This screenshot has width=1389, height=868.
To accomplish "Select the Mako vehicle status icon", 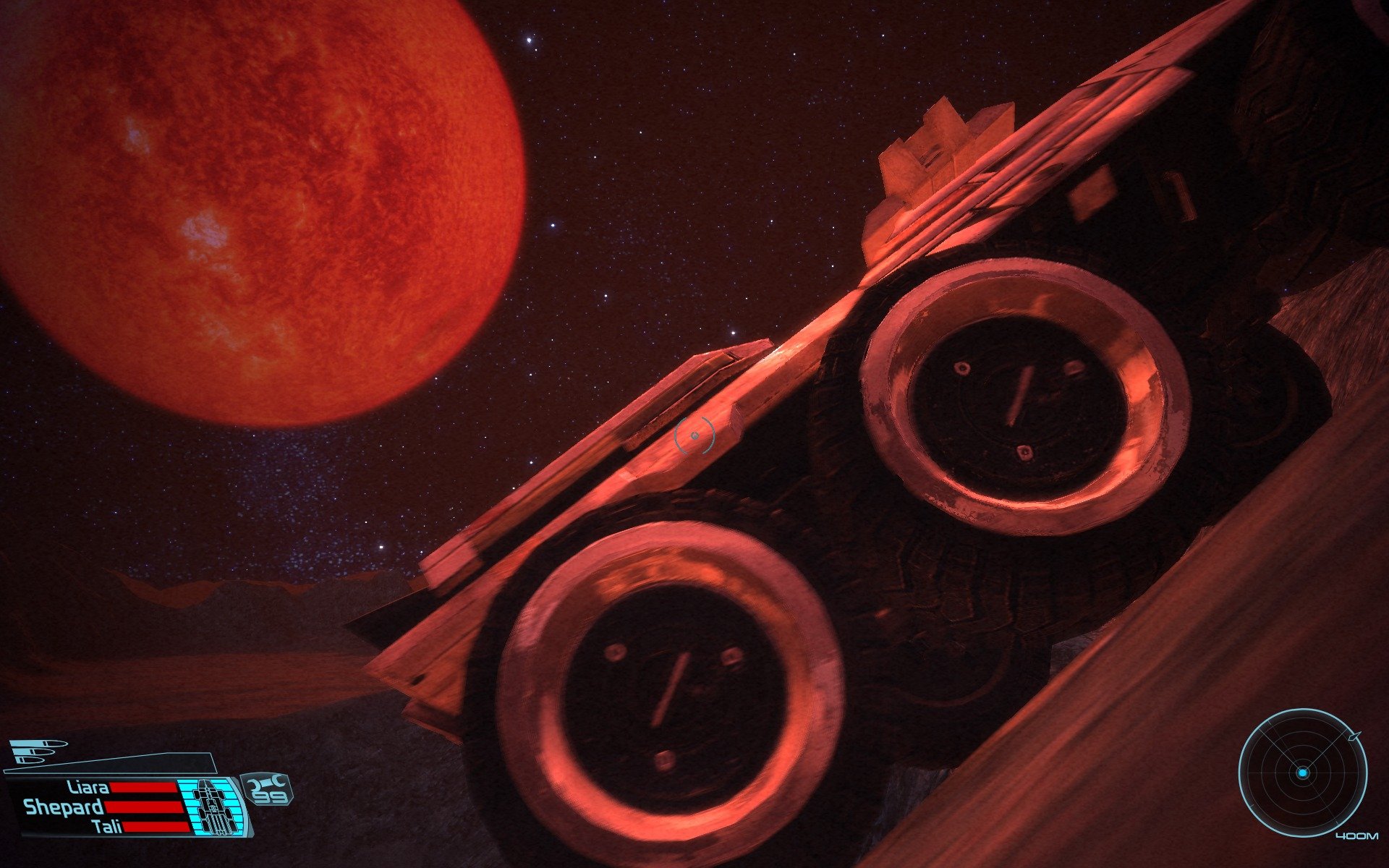I will pyautogui.click(x=213, y=807).
